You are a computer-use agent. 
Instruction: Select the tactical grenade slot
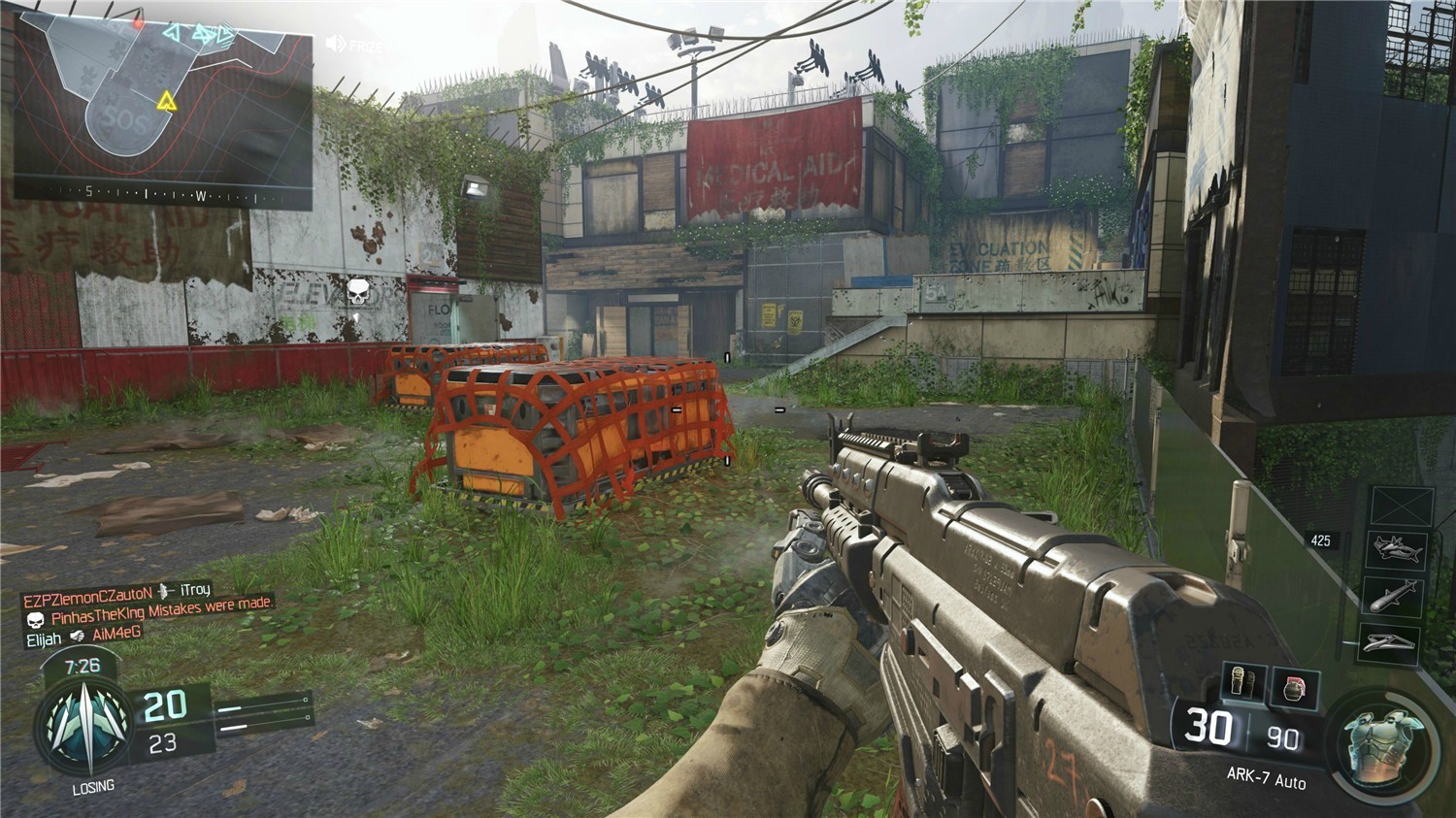(1243, 682)
